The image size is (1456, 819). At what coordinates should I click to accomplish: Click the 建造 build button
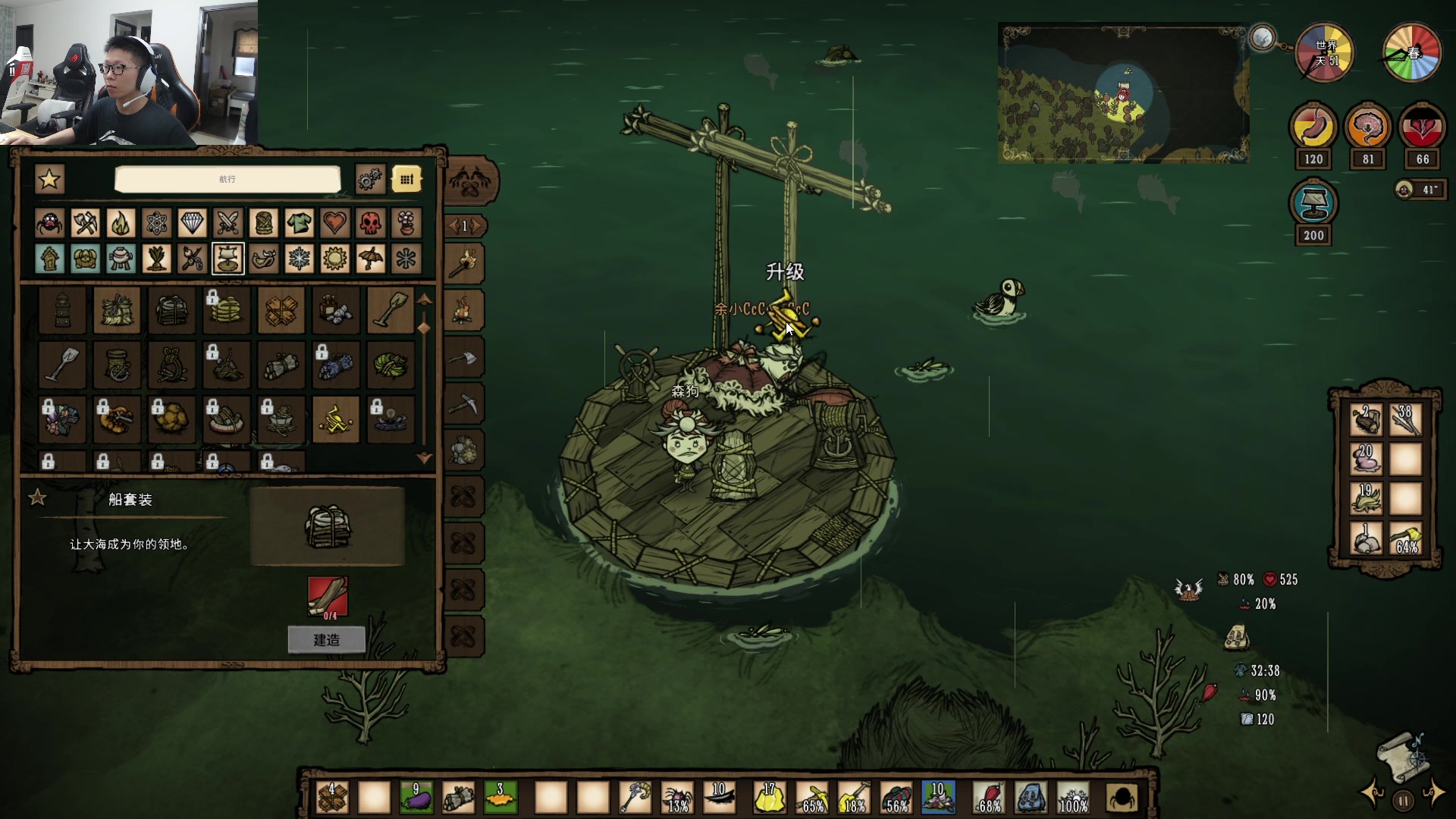click(x=326, y=640)
